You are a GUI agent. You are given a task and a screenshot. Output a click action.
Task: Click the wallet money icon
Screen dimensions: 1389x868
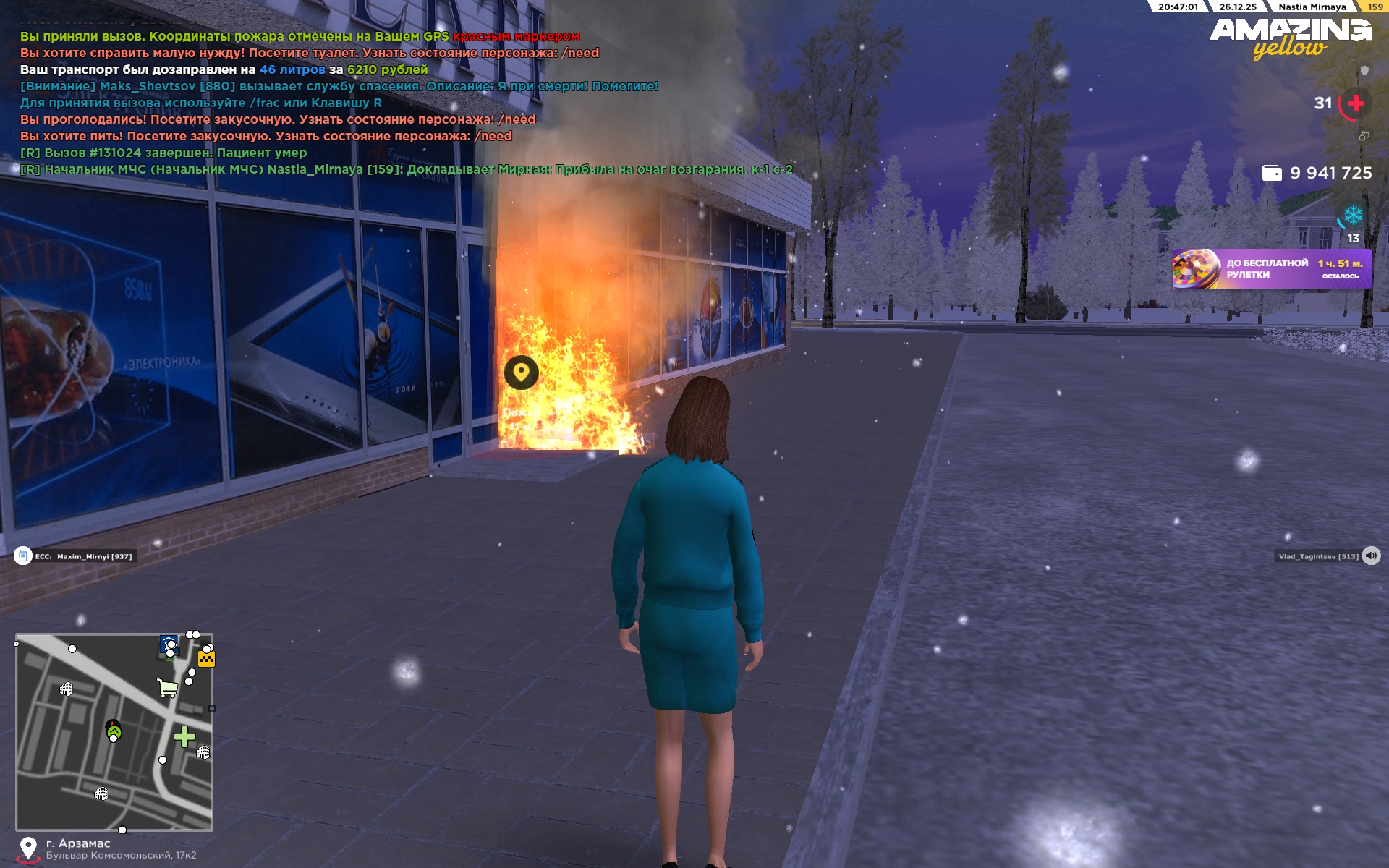[1271, 173]
